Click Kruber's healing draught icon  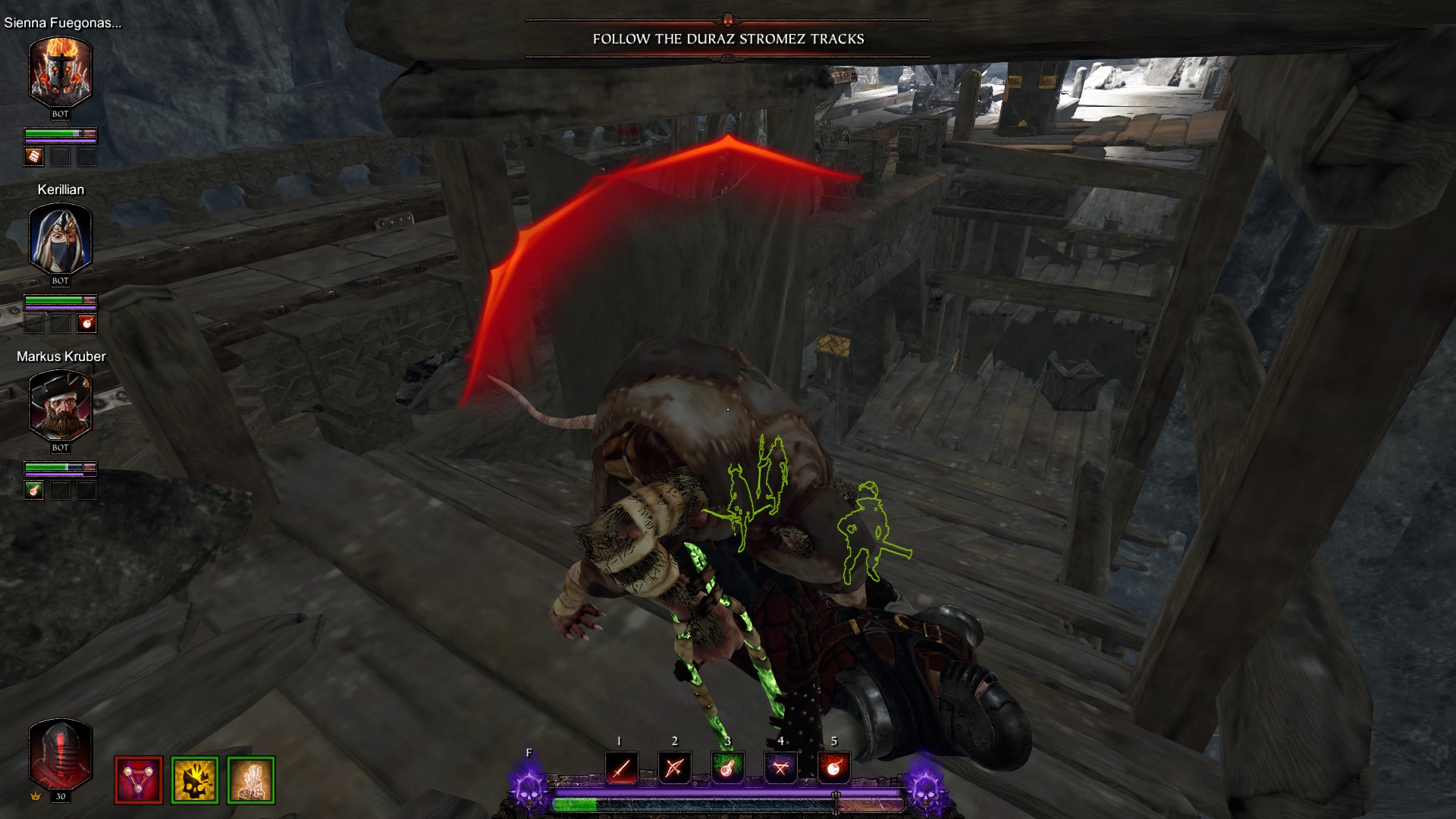tap(34, 491)
